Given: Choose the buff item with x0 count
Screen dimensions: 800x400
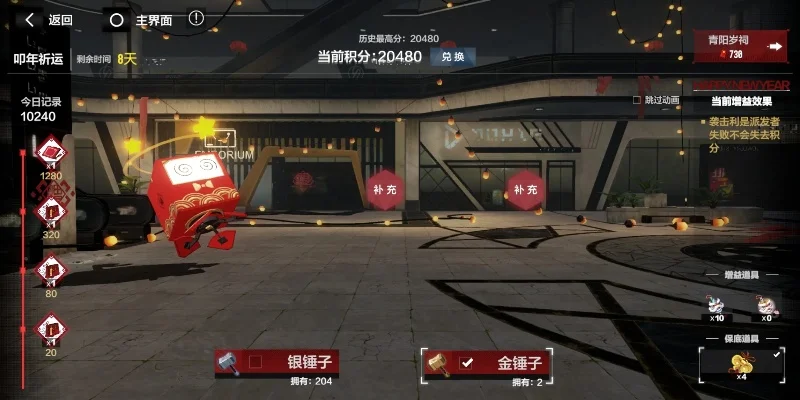Looking at the screenshot, I should coord(765,301).
